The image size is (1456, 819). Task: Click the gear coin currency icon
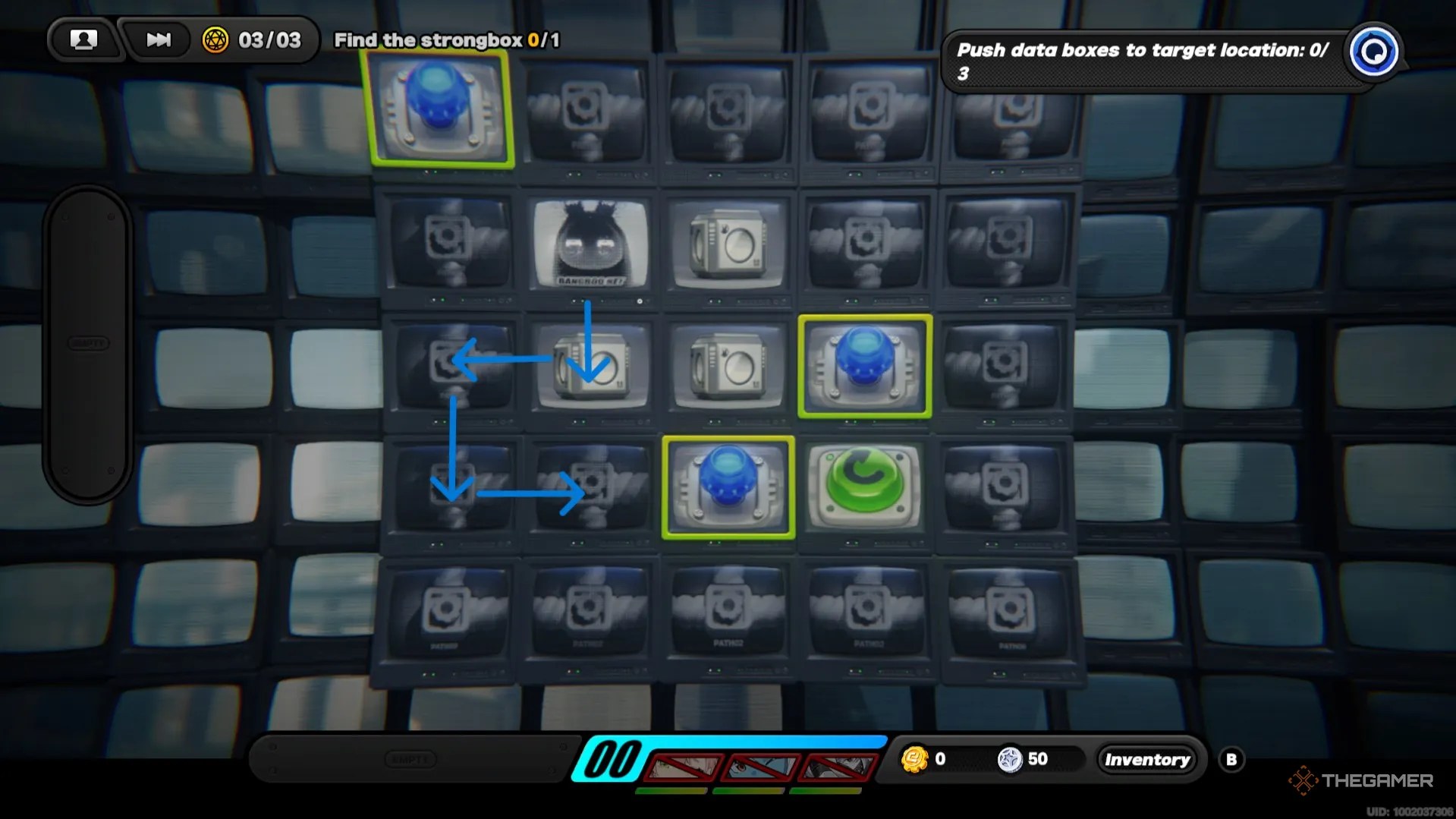(917, 758)
